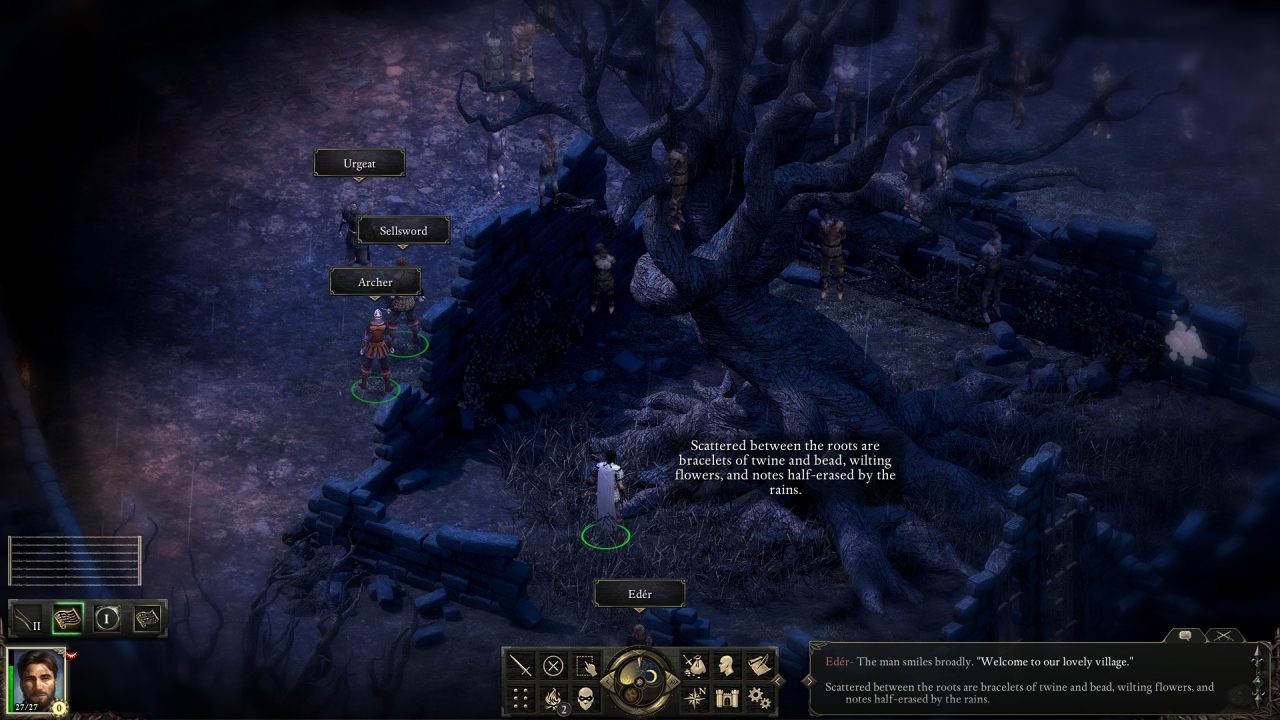This screenshot has width=1280, height=720.
Task: Open the inventory bag icon
Action: click(x=694, y=665)
